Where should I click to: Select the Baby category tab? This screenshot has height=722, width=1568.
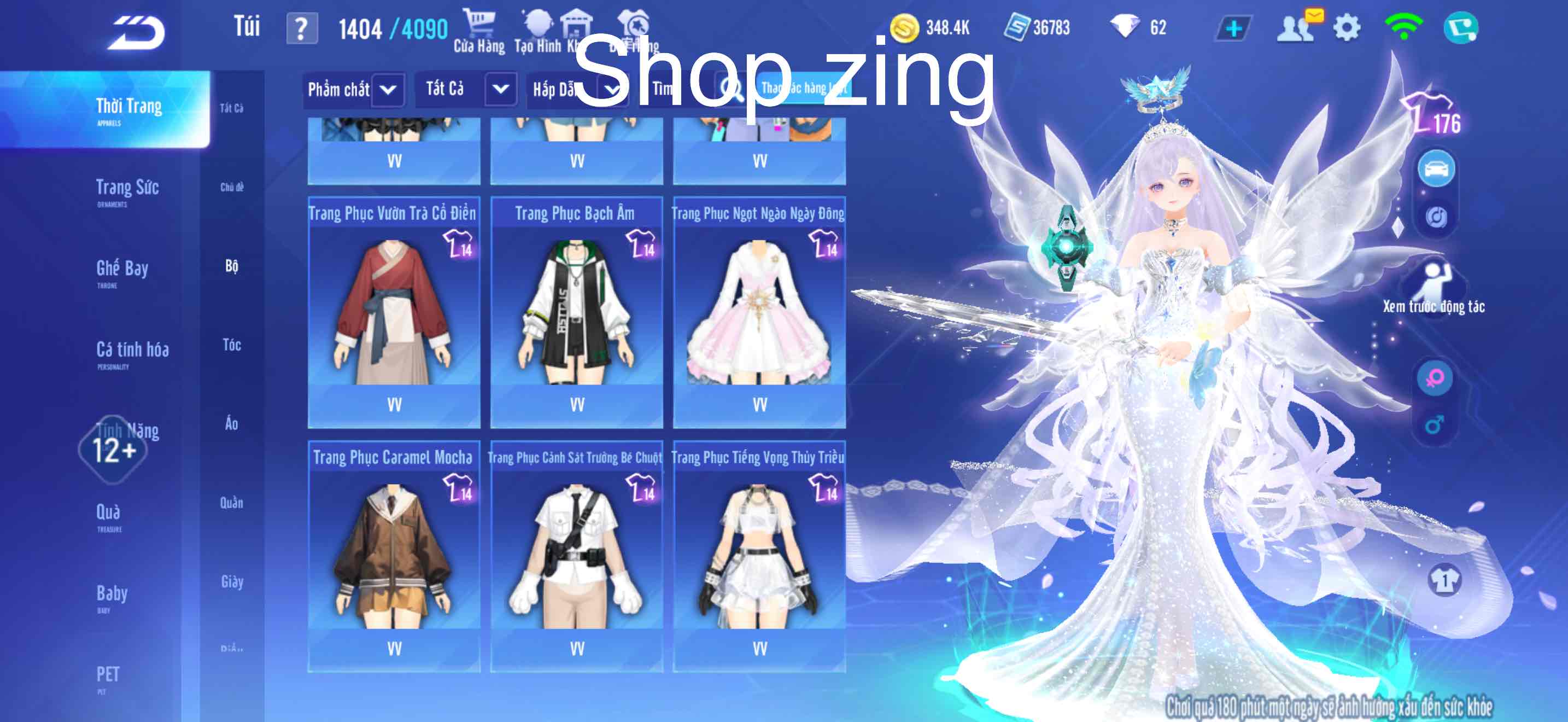[112, 595]
